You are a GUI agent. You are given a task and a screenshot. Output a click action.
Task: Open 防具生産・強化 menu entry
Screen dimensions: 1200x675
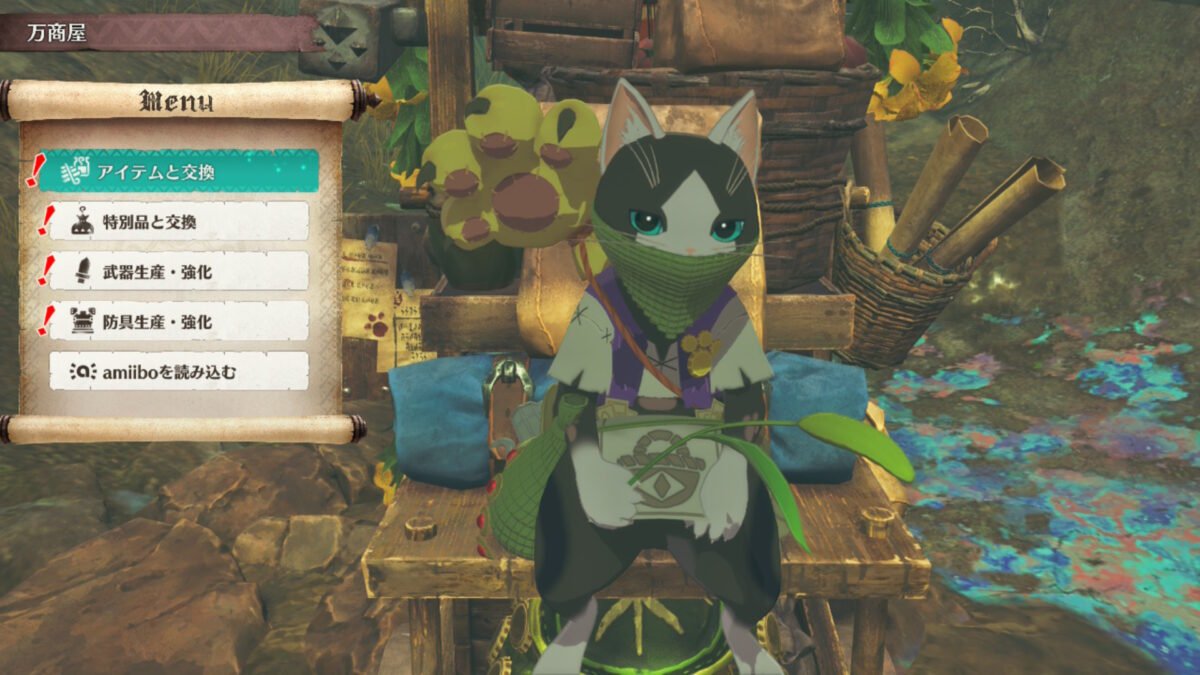(180, 321)
